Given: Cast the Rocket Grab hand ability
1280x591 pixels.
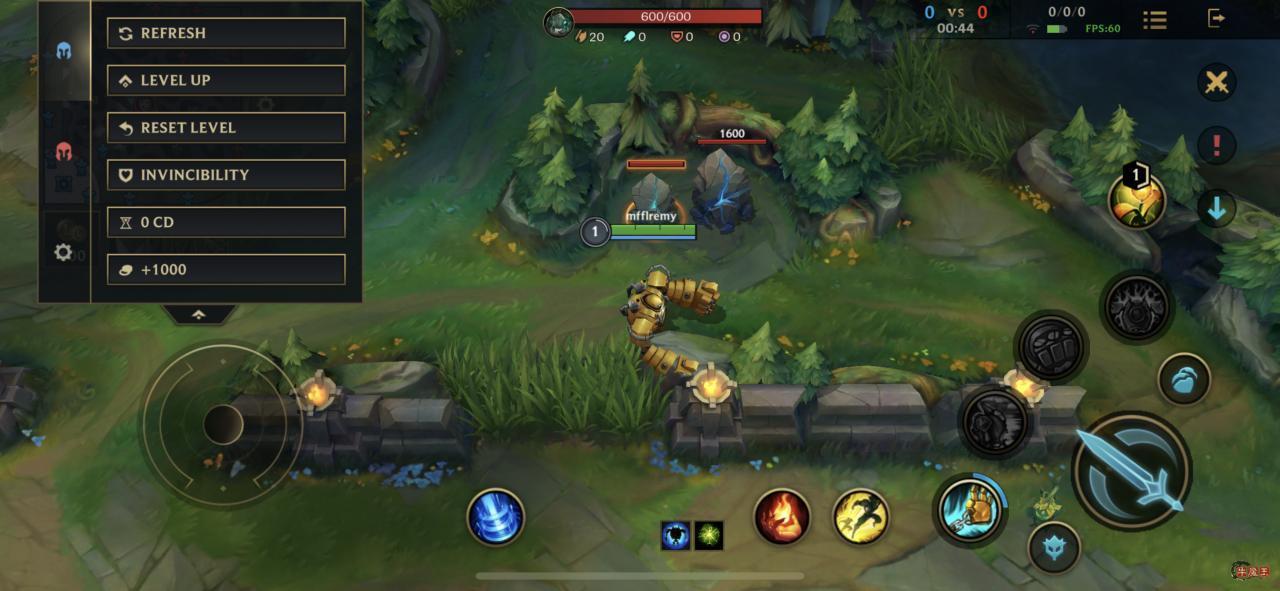Looking at the screenshot, I should click(970, 510).
